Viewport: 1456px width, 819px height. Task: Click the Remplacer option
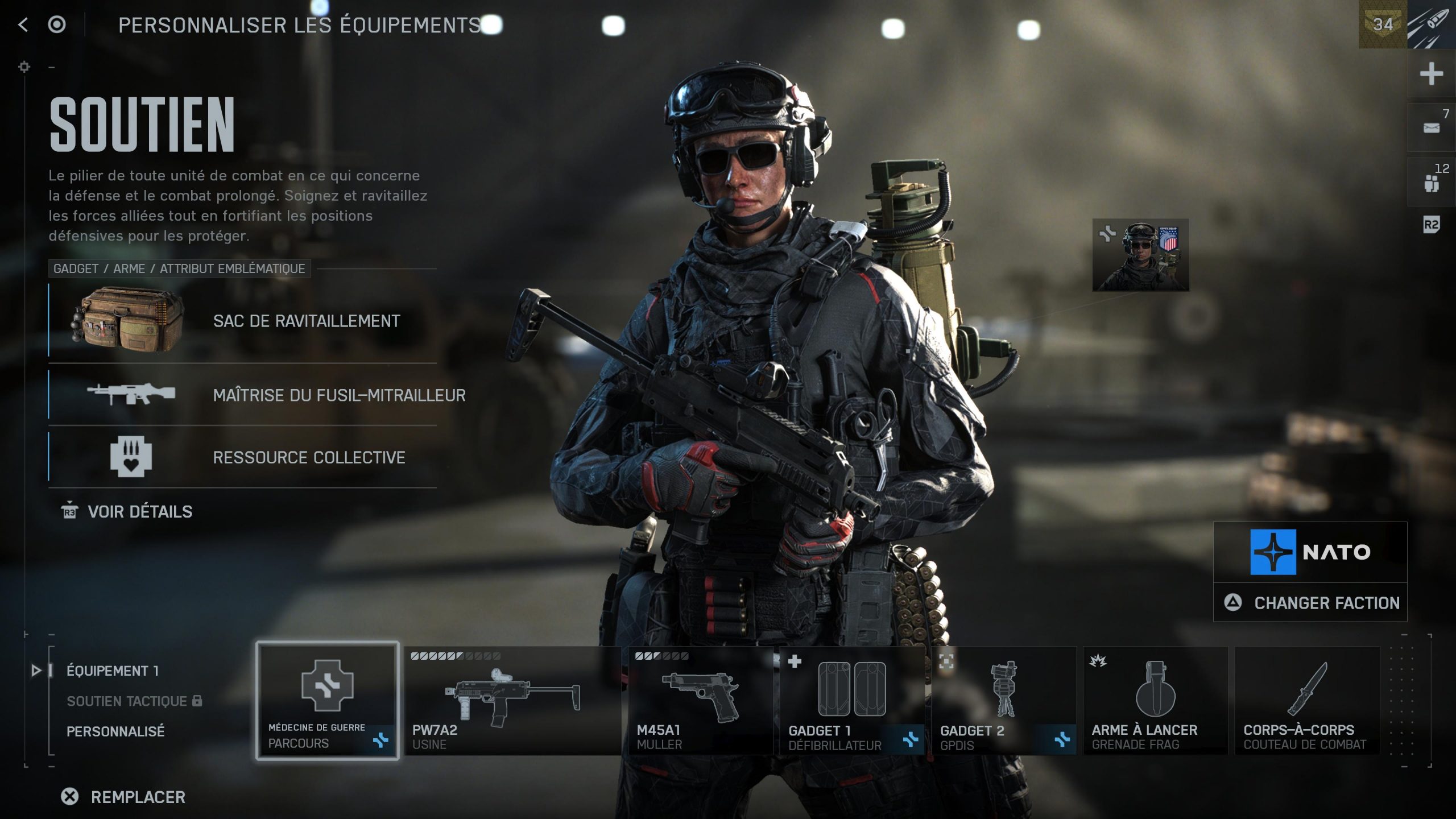pos(124,797)
